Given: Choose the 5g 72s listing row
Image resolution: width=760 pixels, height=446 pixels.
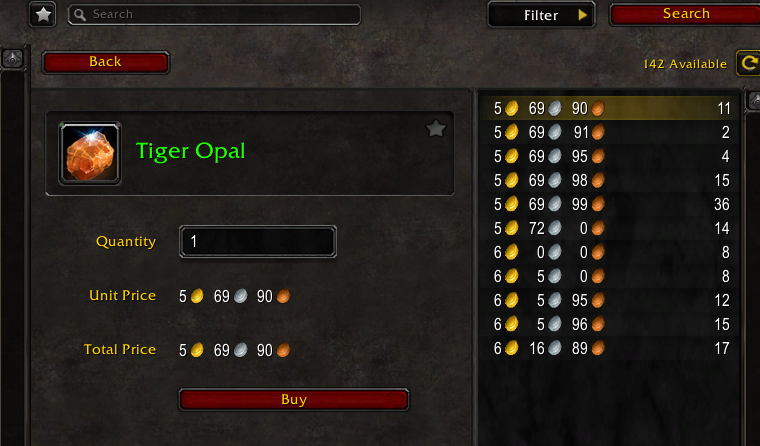Looking at the screenshot, I should [x=610, y=228].
